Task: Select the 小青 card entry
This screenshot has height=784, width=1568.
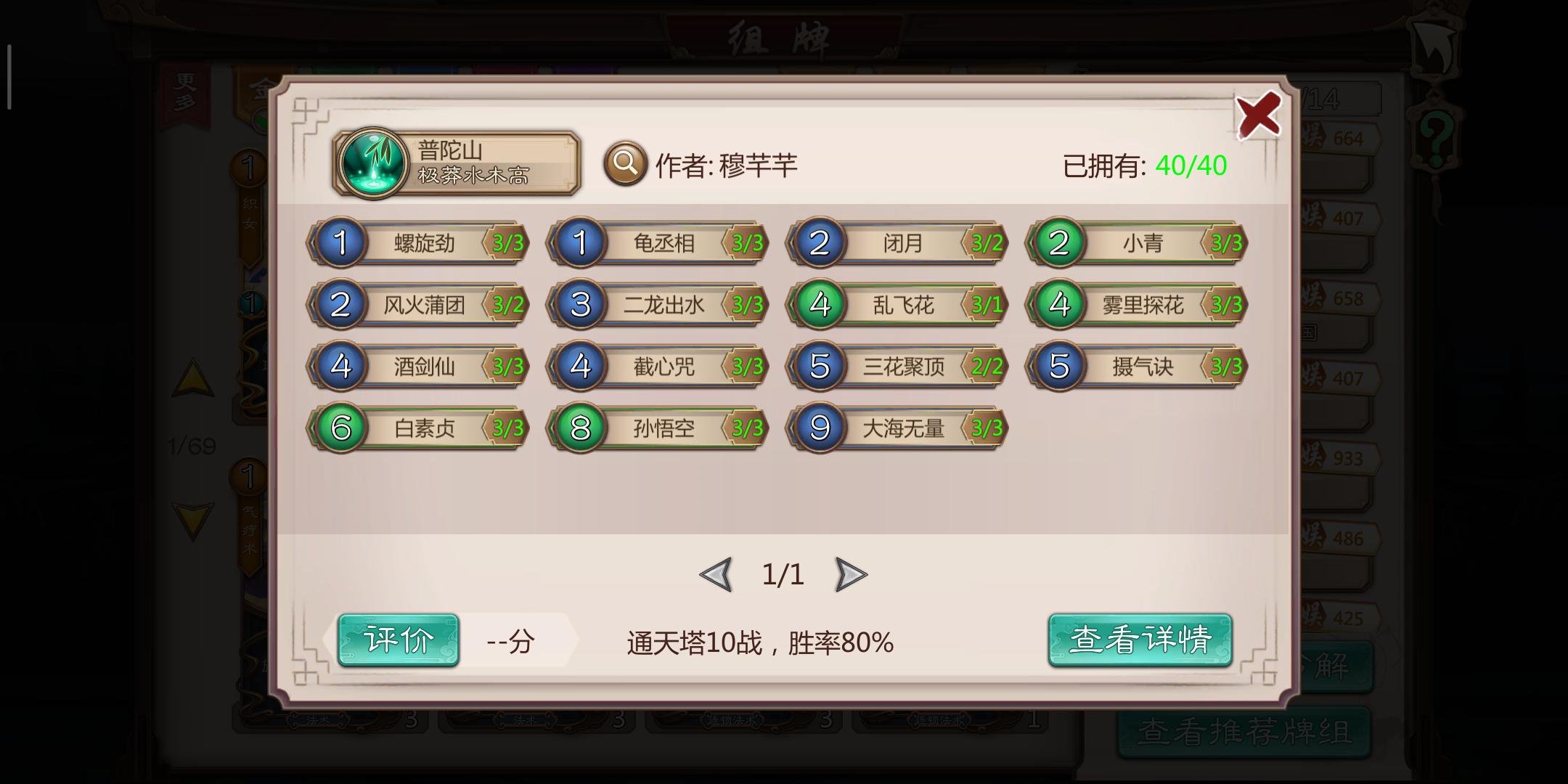Action: [1136, 244]
